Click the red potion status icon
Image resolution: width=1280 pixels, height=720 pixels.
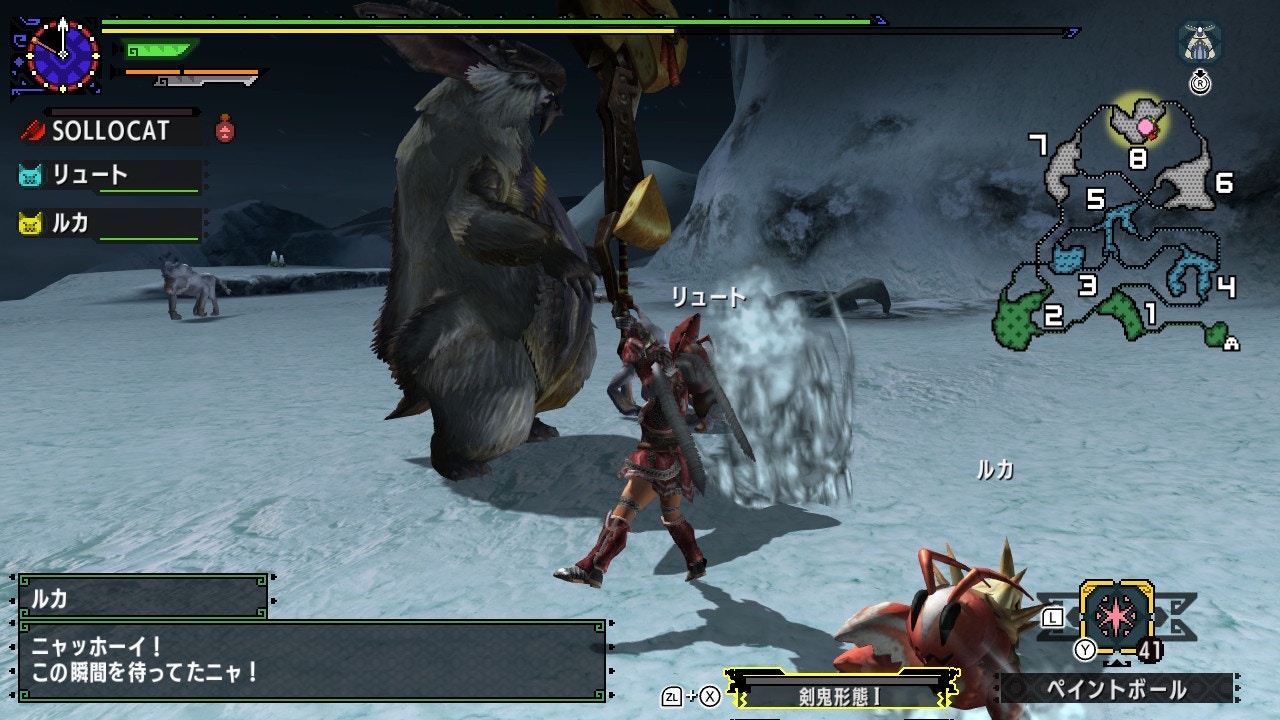tap(226, 129)
